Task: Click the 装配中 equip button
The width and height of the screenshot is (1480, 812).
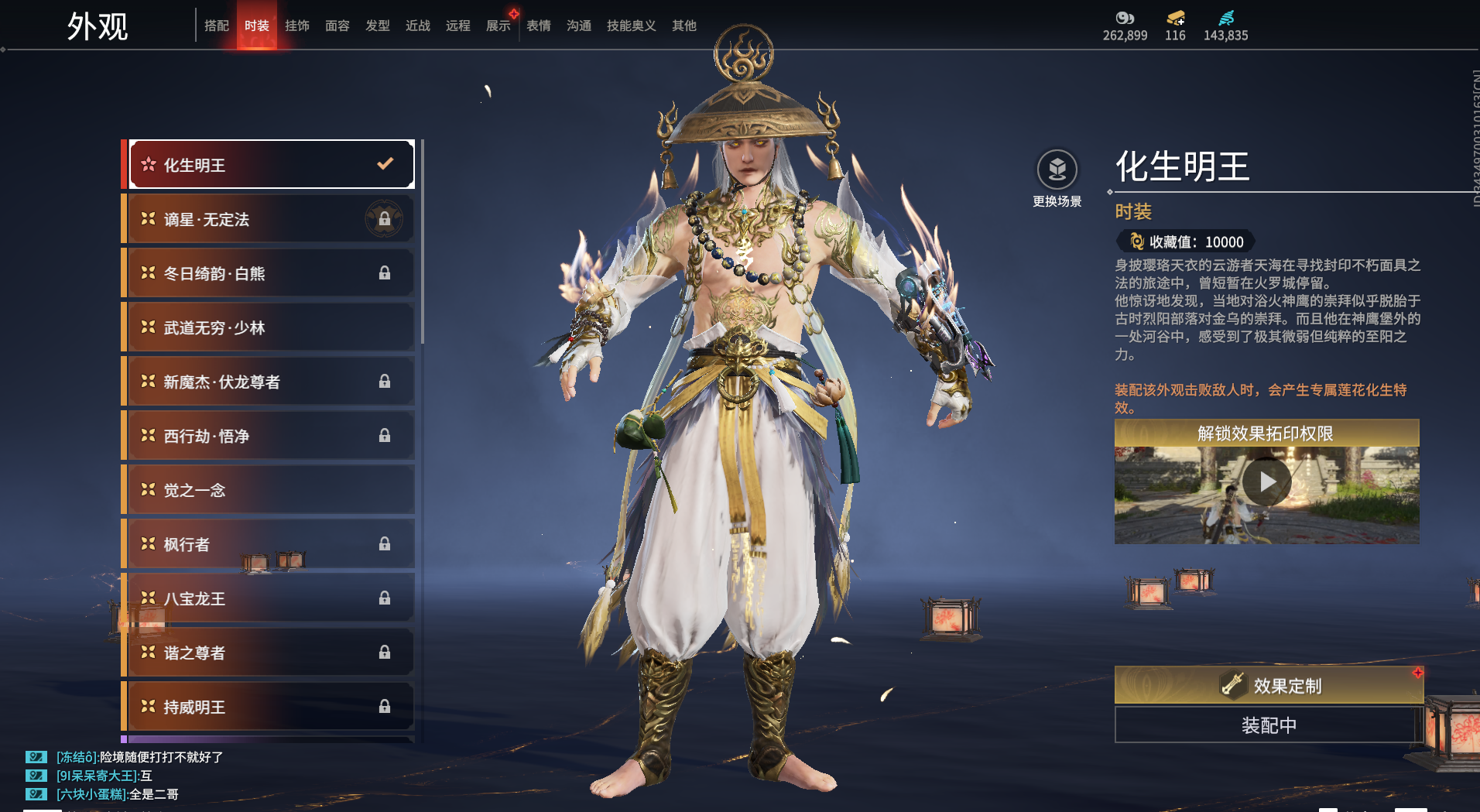Action: coord(1268,725)
